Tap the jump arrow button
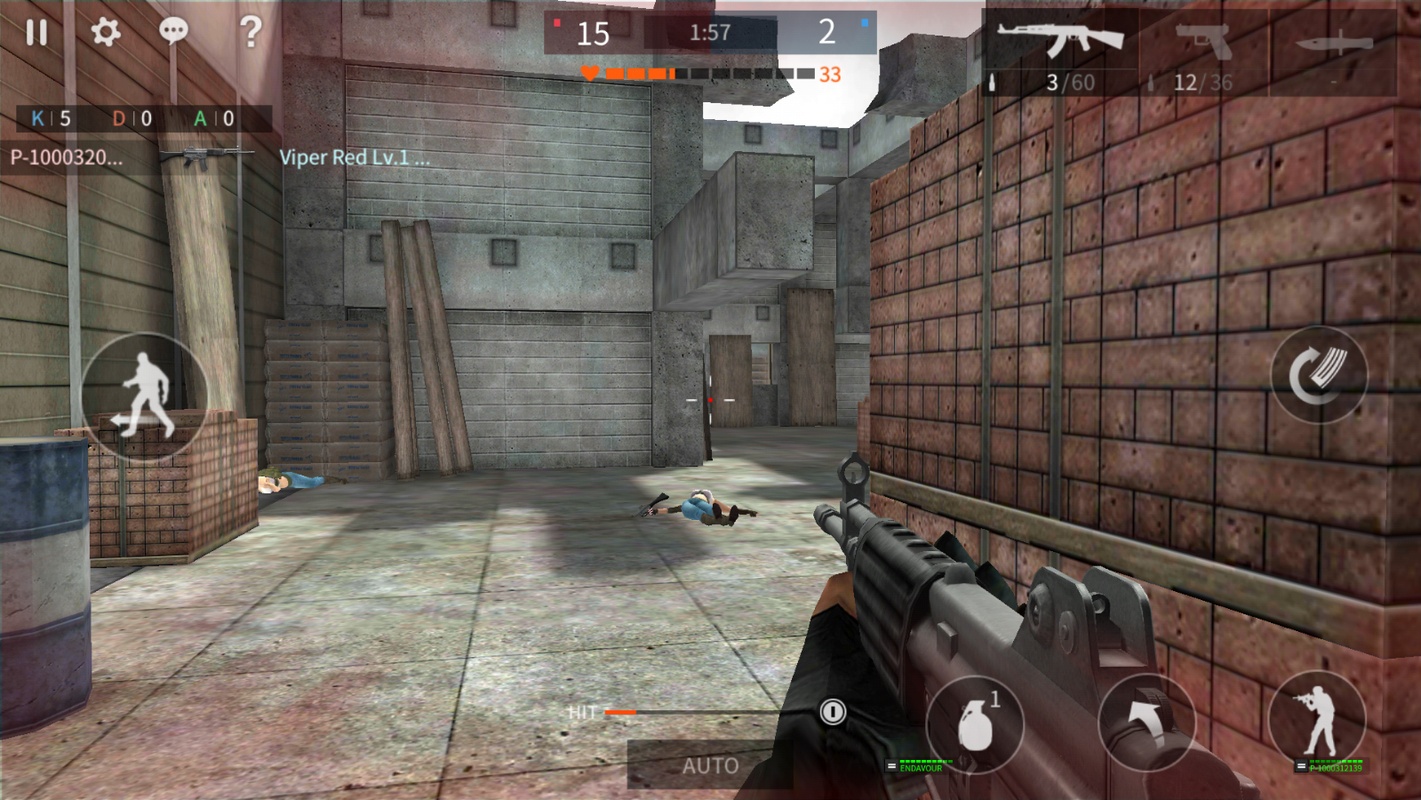Screen dimensions: 1421x800 [x=1146, y=724]
